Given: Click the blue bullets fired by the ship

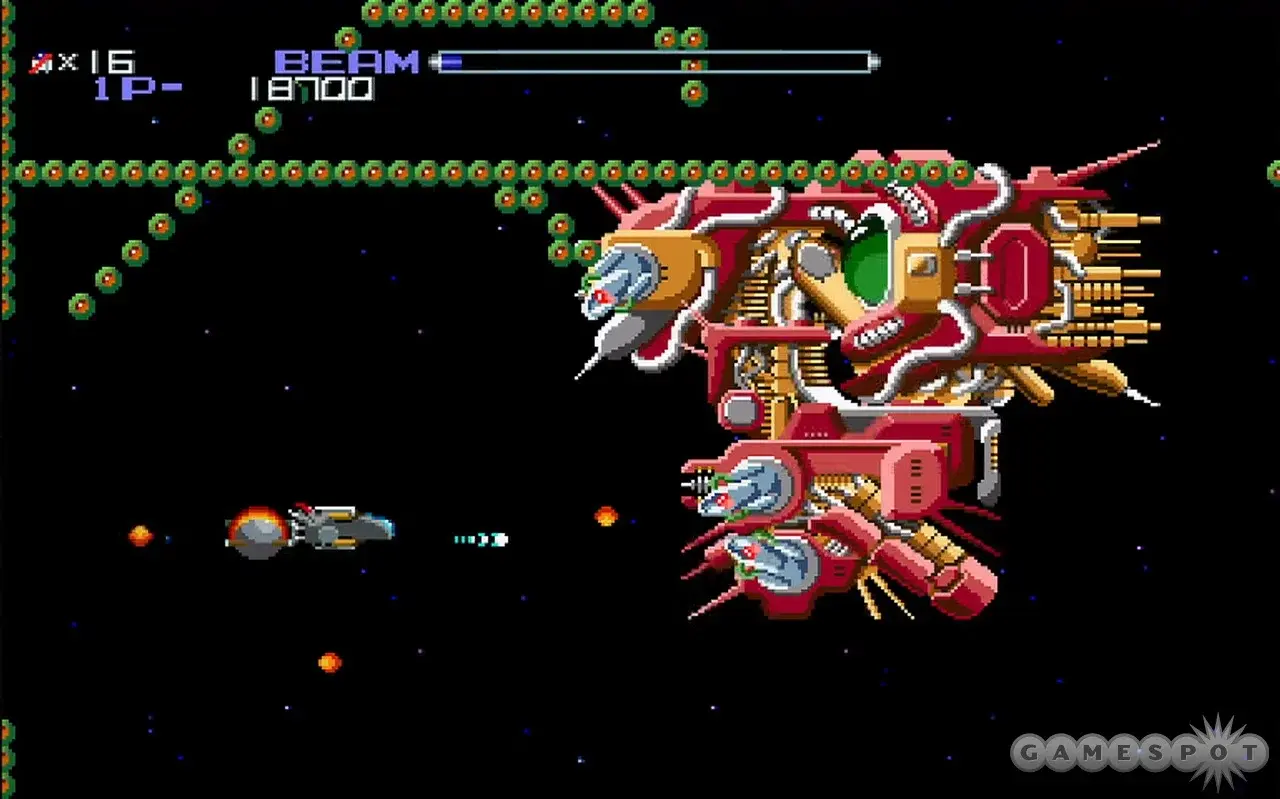Looking at the screenshot, I should [480, 538].
